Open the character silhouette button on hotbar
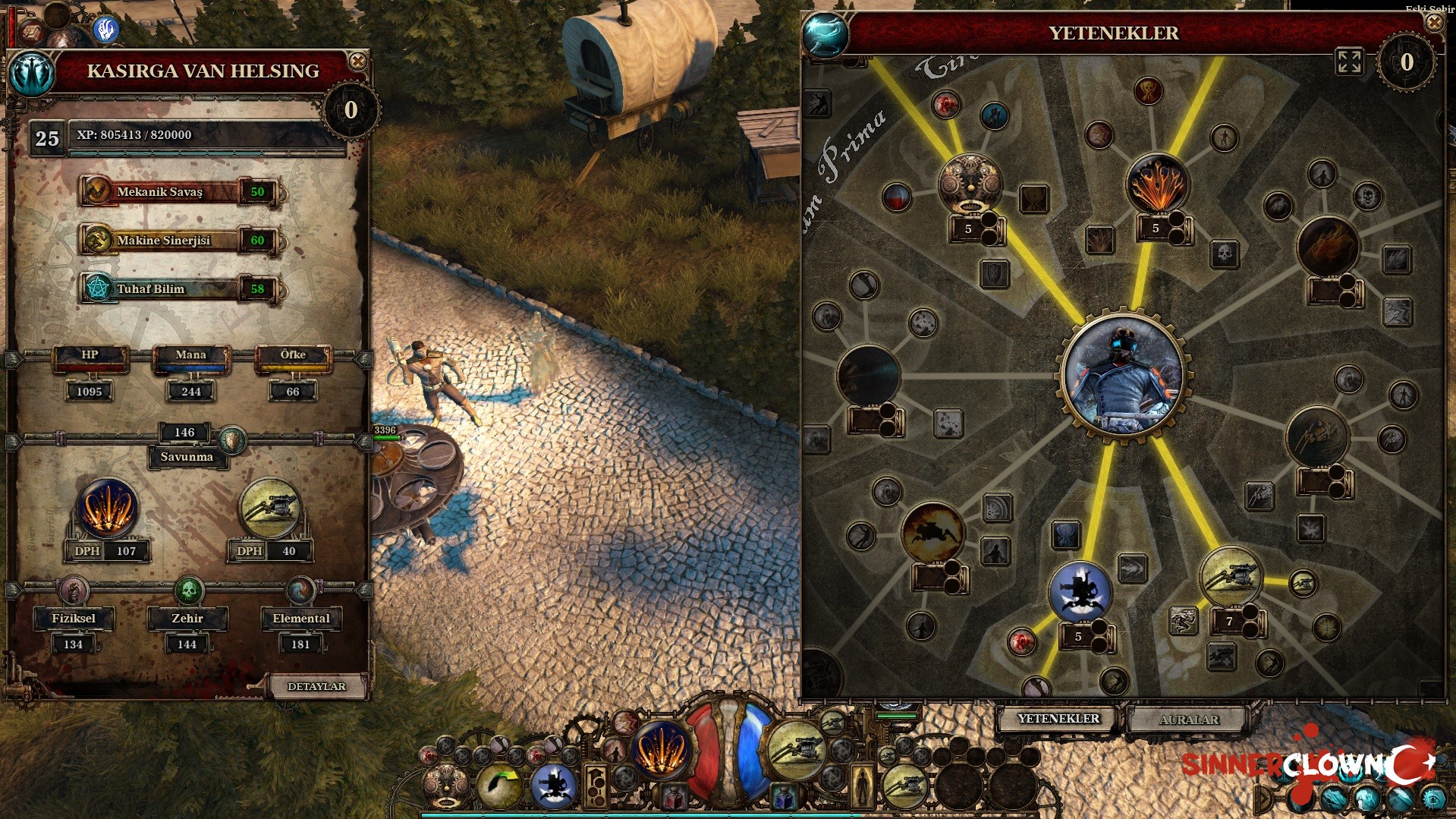The width and height of the screenshot is (1456, 819). (863, 786)
